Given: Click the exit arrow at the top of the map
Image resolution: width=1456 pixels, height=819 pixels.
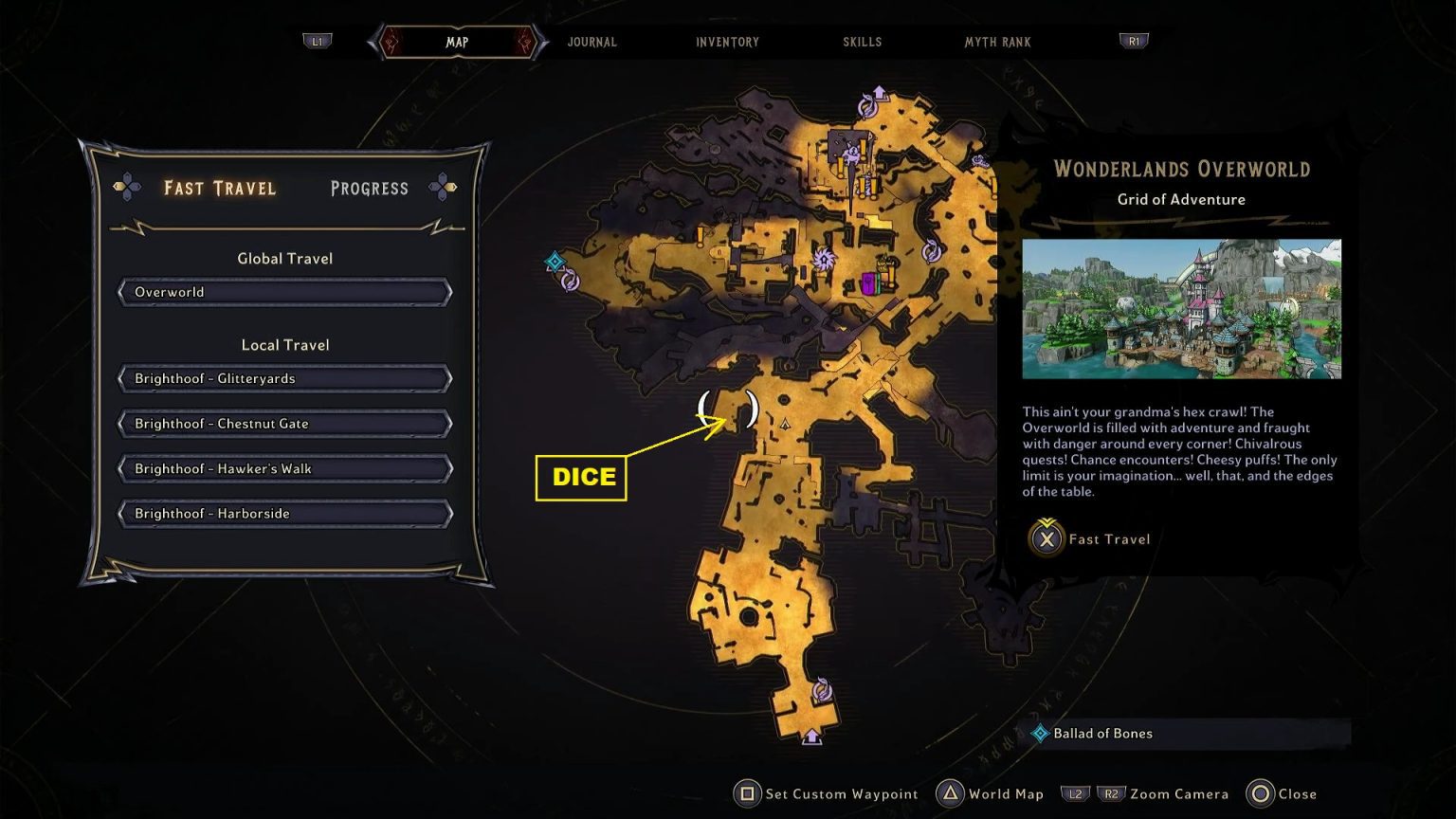Looking at the screenshot, I should (880, 92).
